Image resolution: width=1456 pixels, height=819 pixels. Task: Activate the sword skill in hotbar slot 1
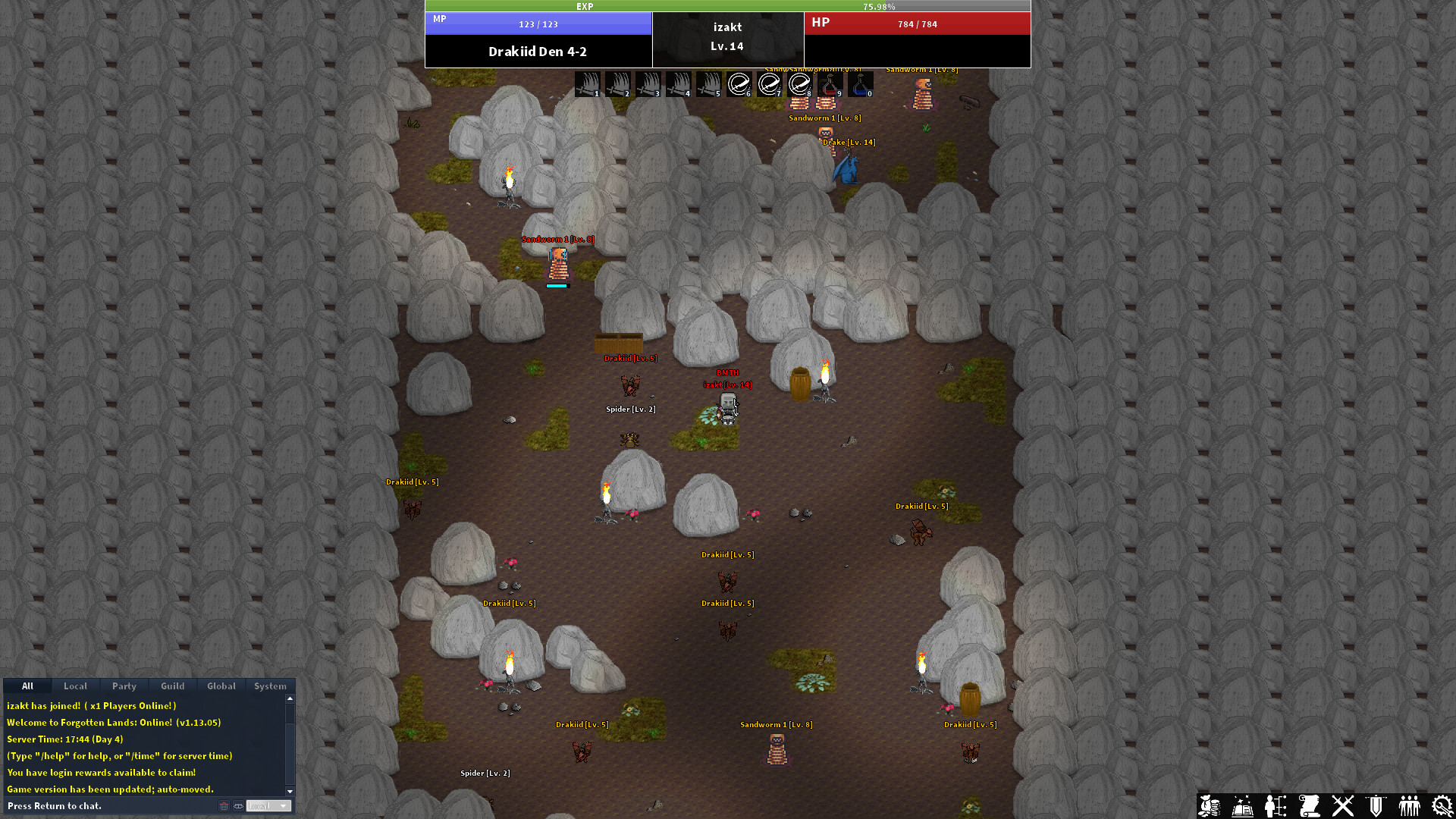pyautogui.click(x=588, y=83)
